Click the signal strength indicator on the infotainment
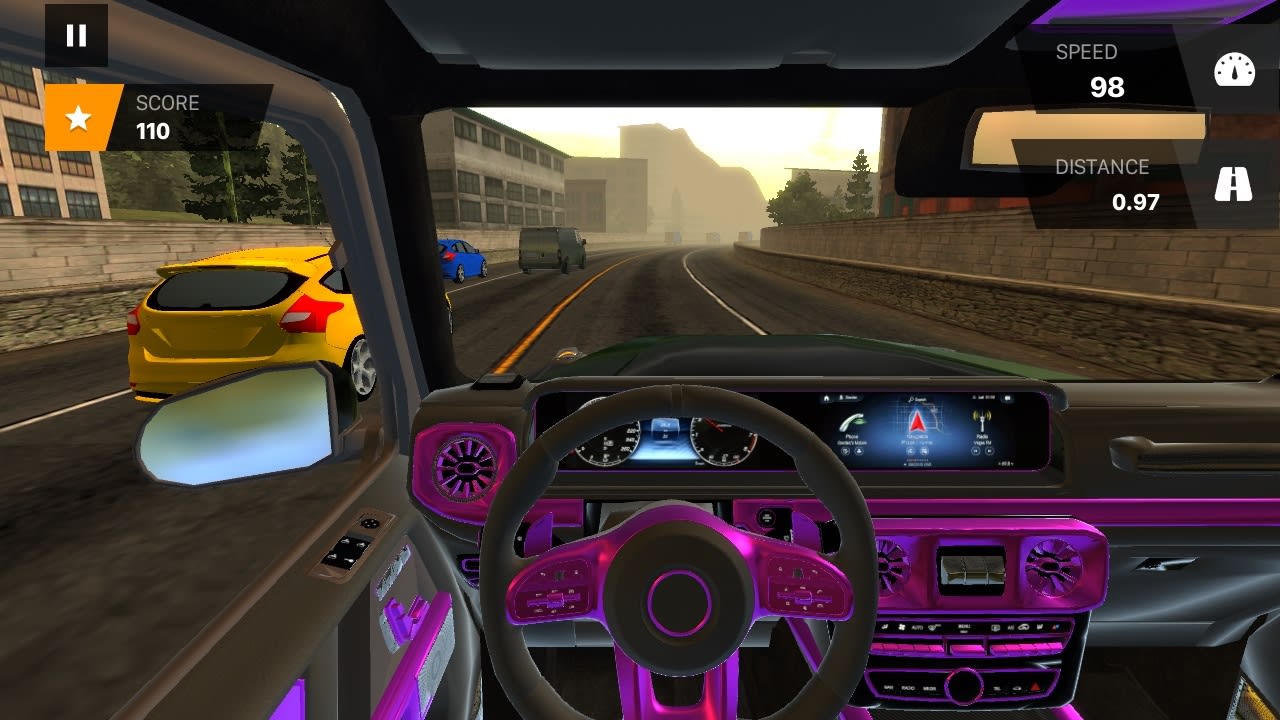 coord(981,397)
